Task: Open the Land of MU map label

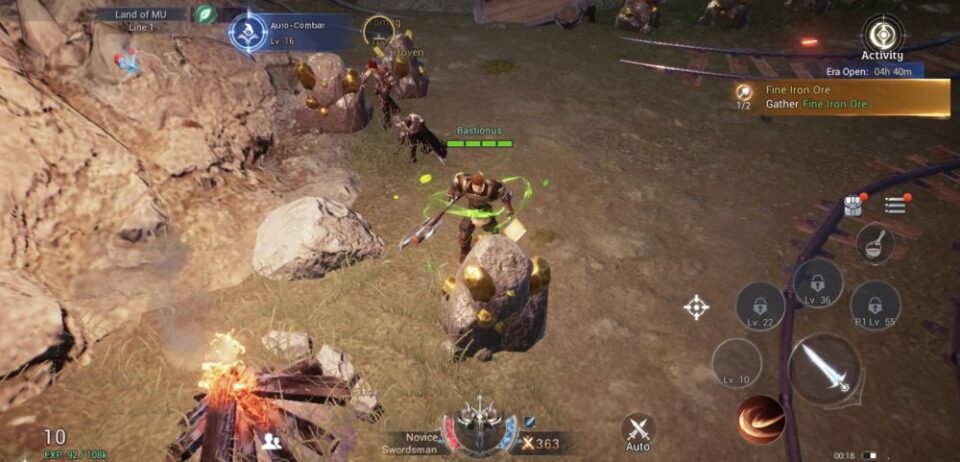Action: pos(142,14)
